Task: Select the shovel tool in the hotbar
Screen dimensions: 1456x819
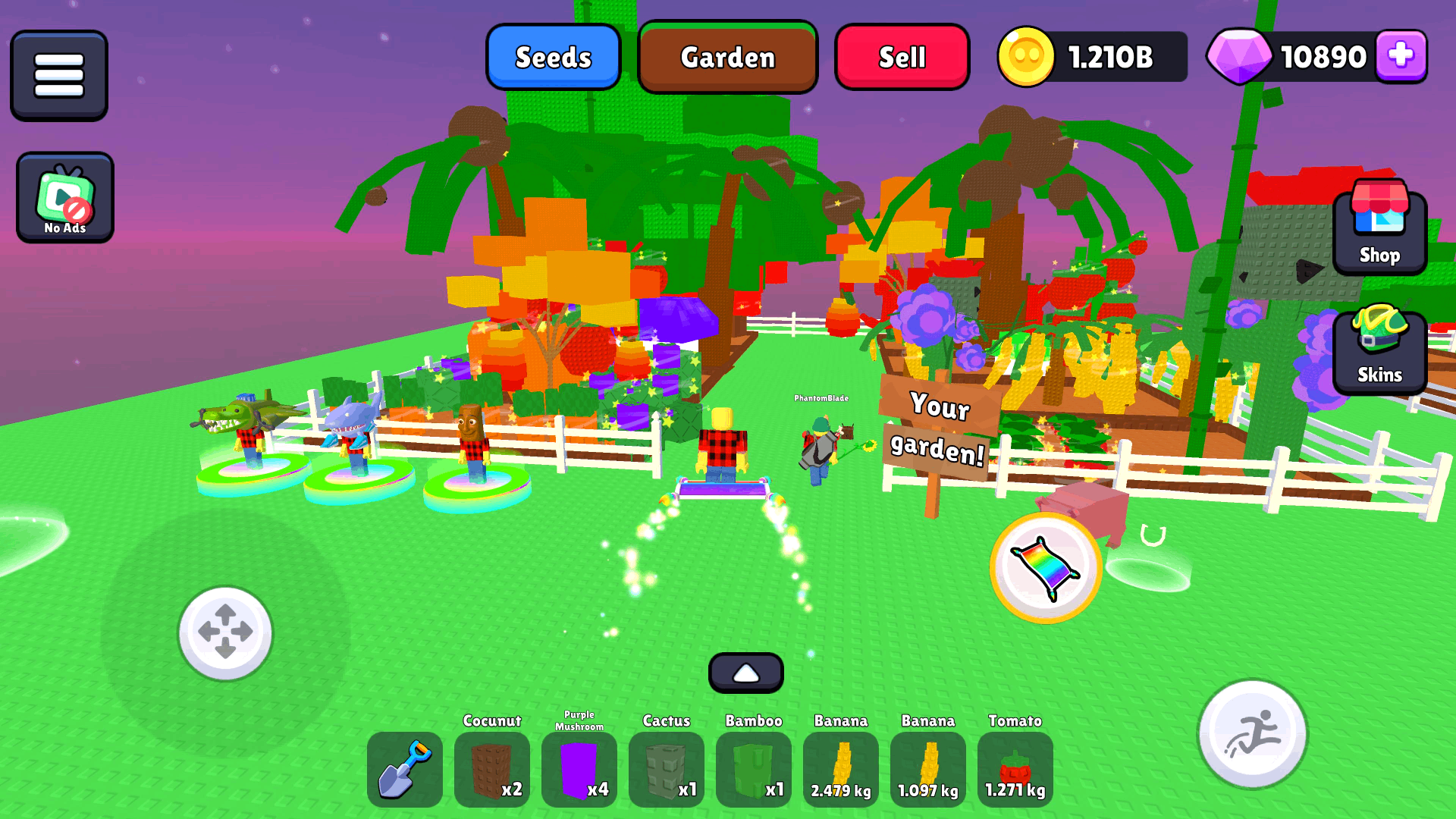Action: [405, 768]
